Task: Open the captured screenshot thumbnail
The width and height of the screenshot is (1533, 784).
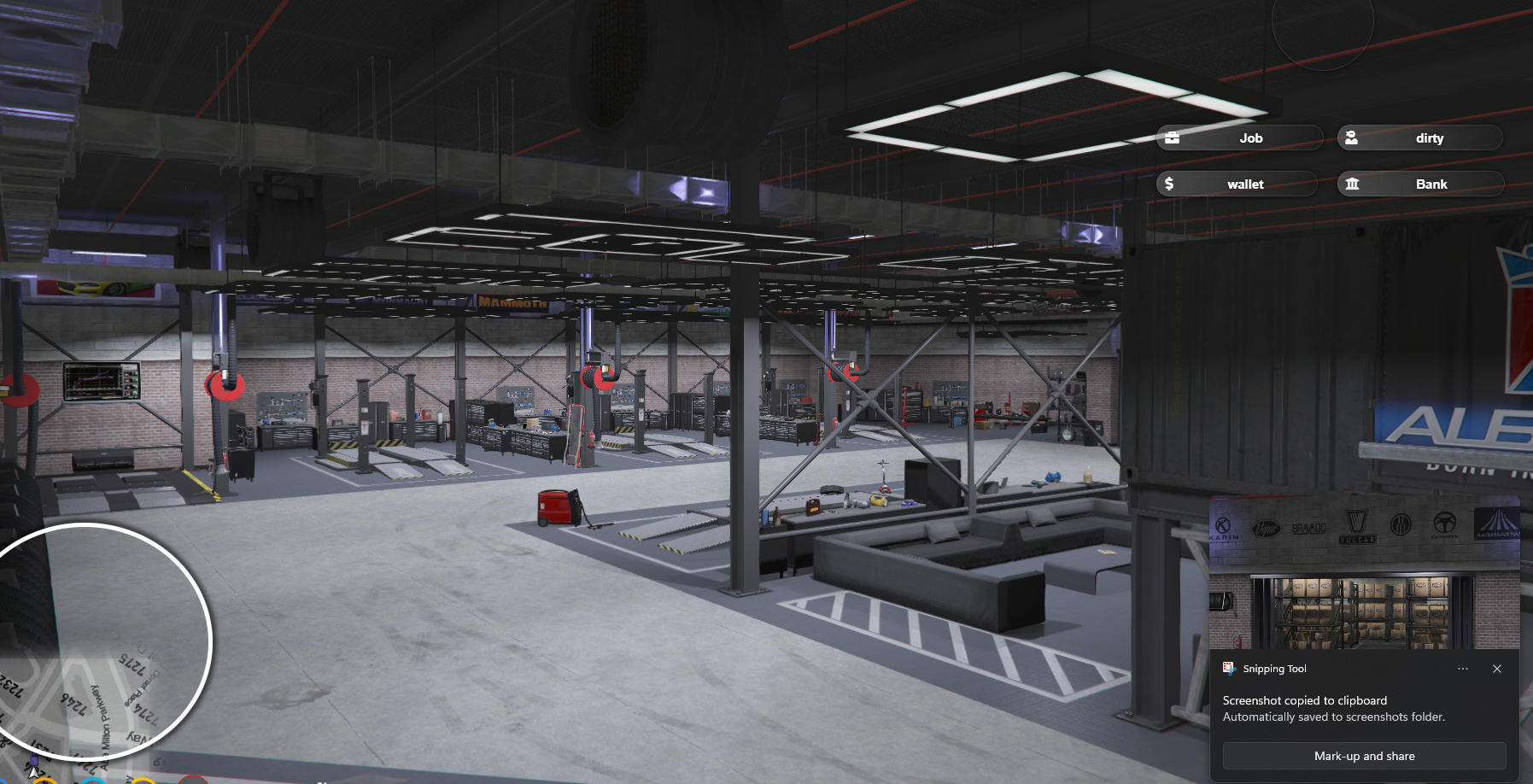Action: pos(1364,574)
